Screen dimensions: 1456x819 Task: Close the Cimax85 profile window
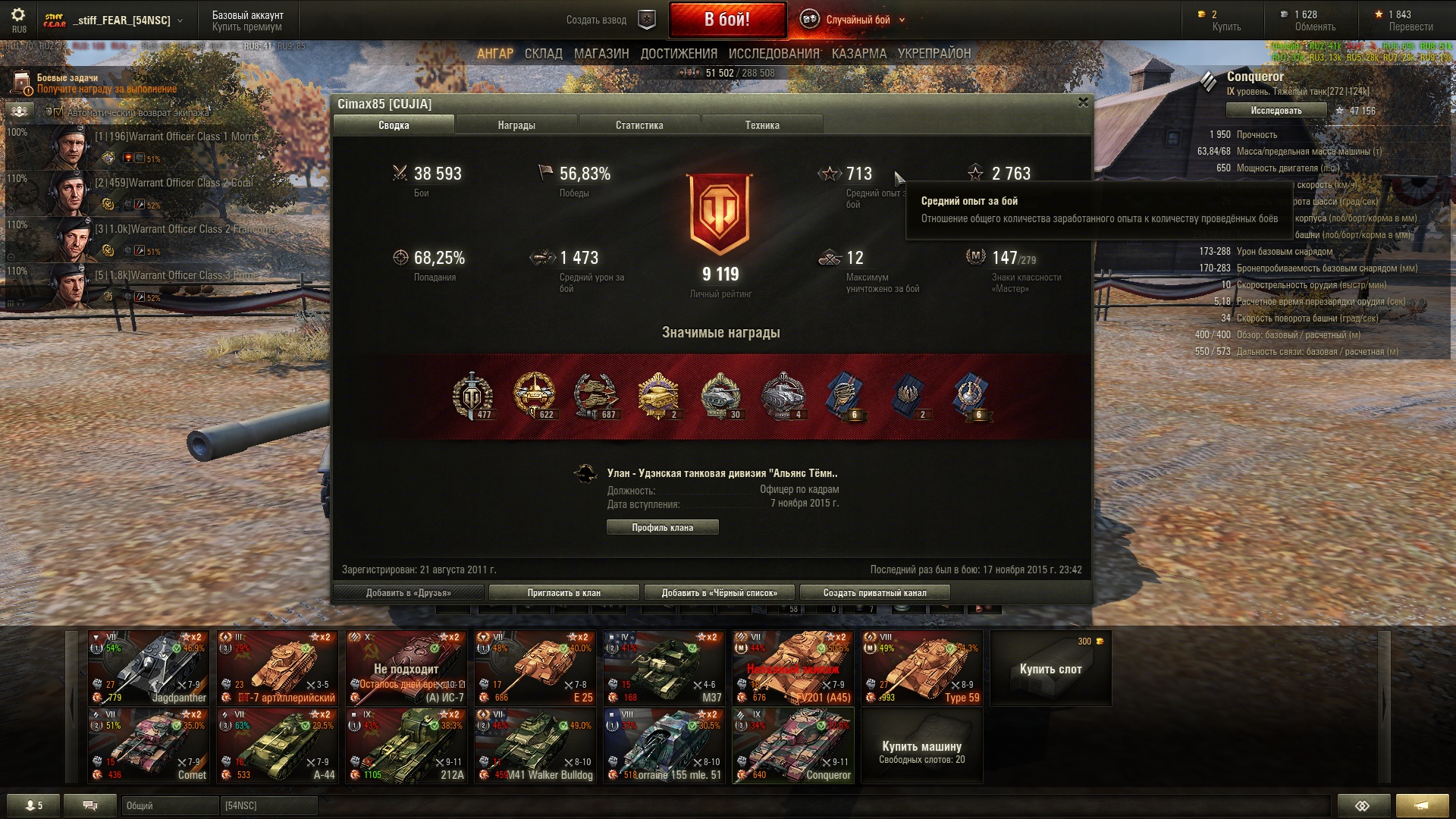1083,102
